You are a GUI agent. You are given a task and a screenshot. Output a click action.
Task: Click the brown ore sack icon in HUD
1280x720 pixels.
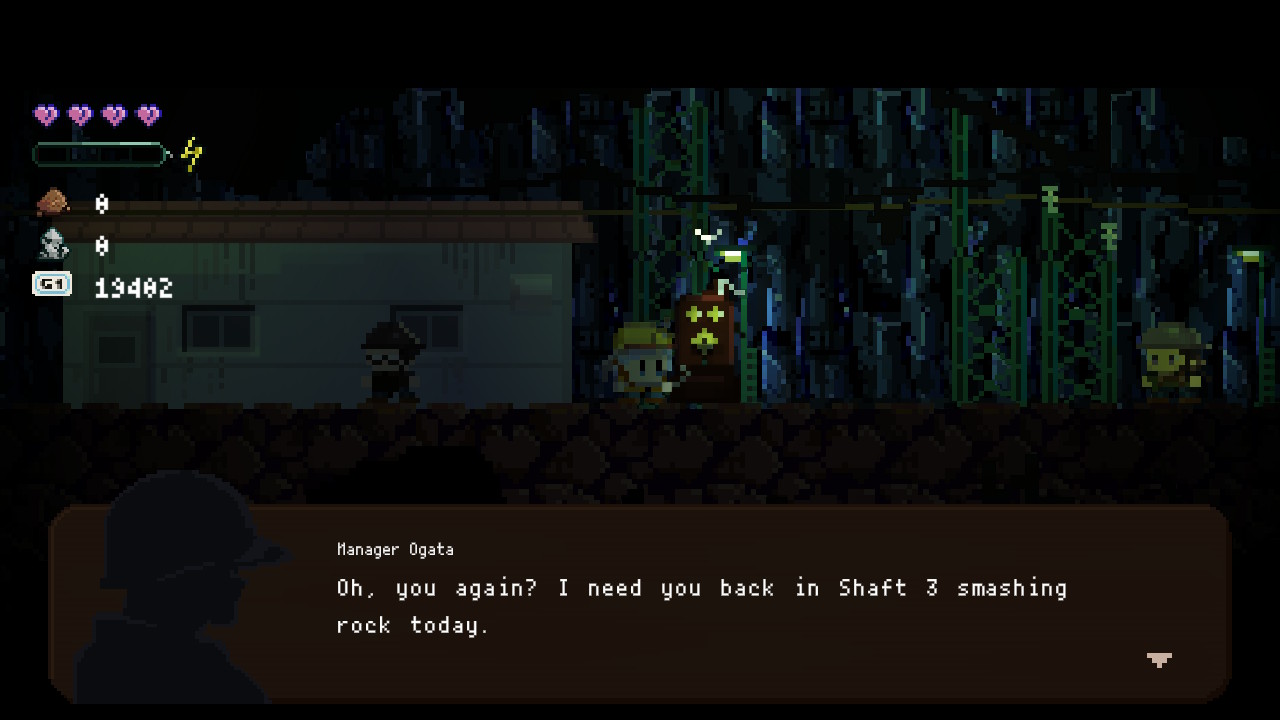[x=51, y=203]
